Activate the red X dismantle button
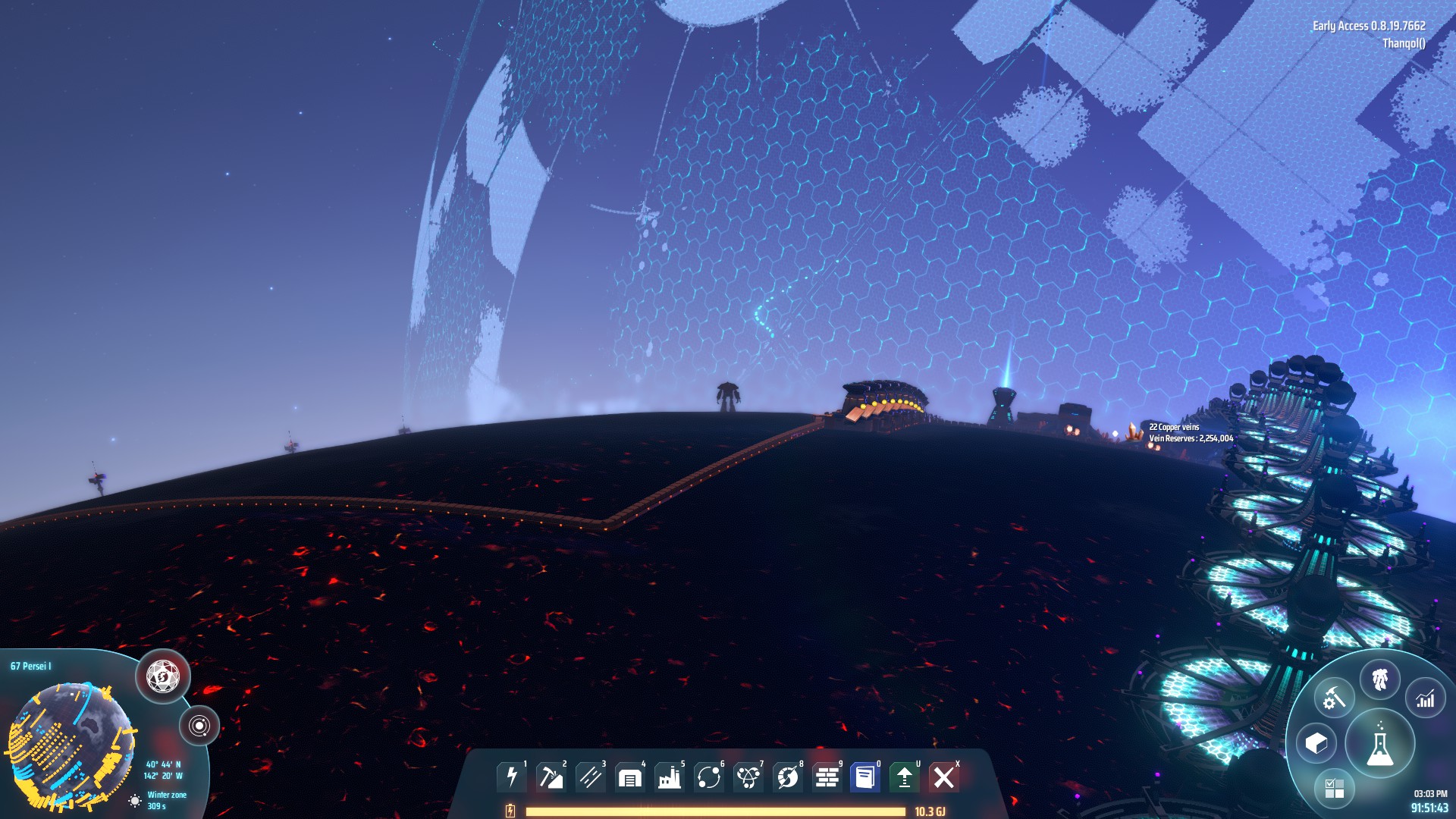The image size is (1456, 819). tap(944, 777)
